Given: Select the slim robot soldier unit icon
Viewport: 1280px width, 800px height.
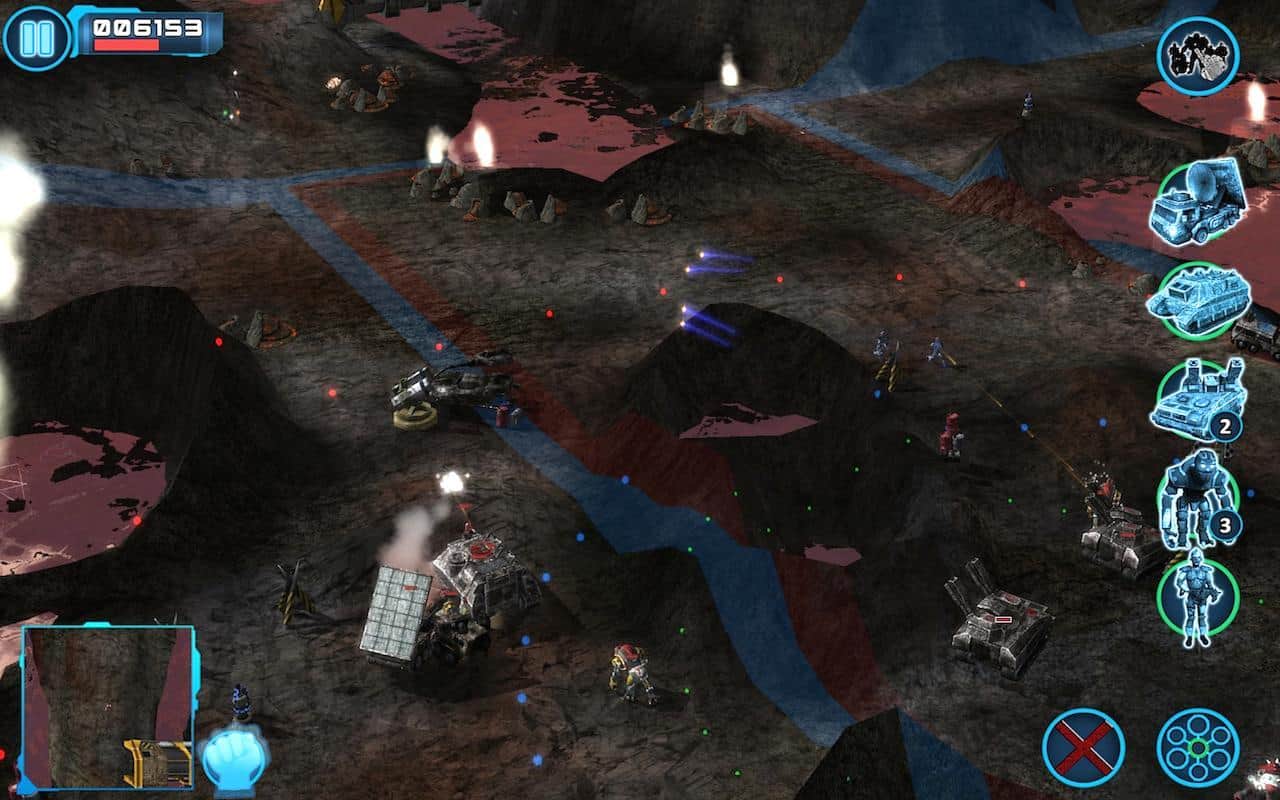Looking at the screenshot, I should tap(1197, 598).
